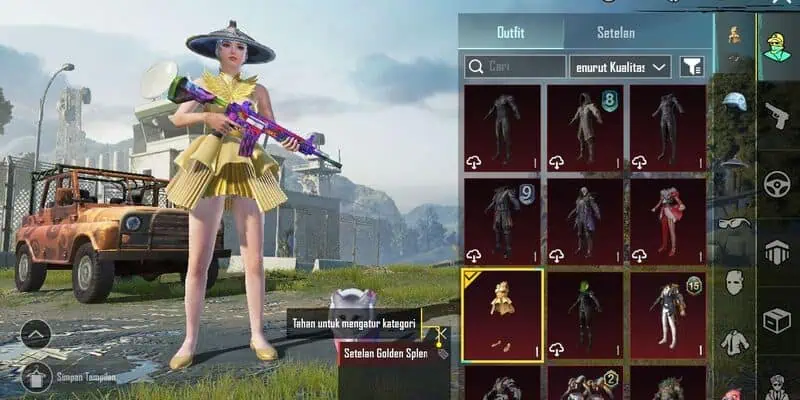This screenshot has height=400, width=800.
Task: Open the outfit filter funnel button
Action: pyautogui.click(x=691, y=67)
